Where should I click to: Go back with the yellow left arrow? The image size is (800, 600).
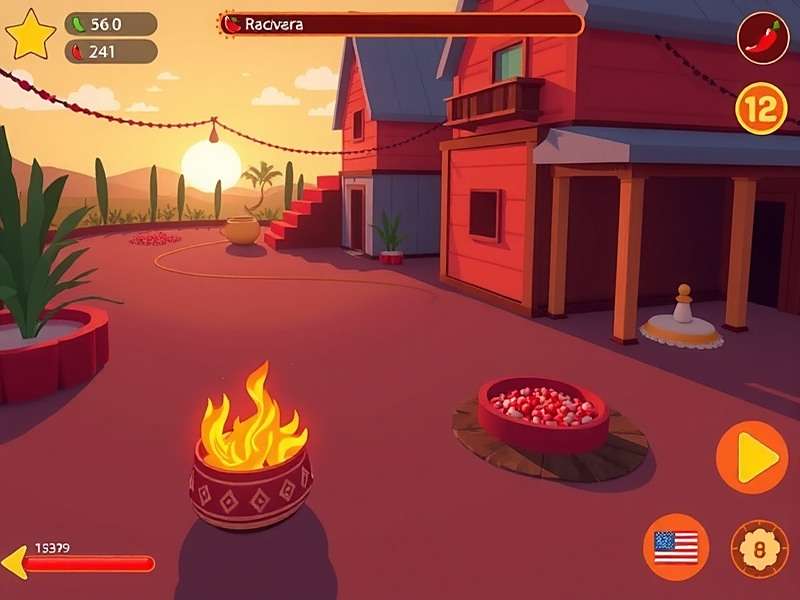tap(14, 563)
